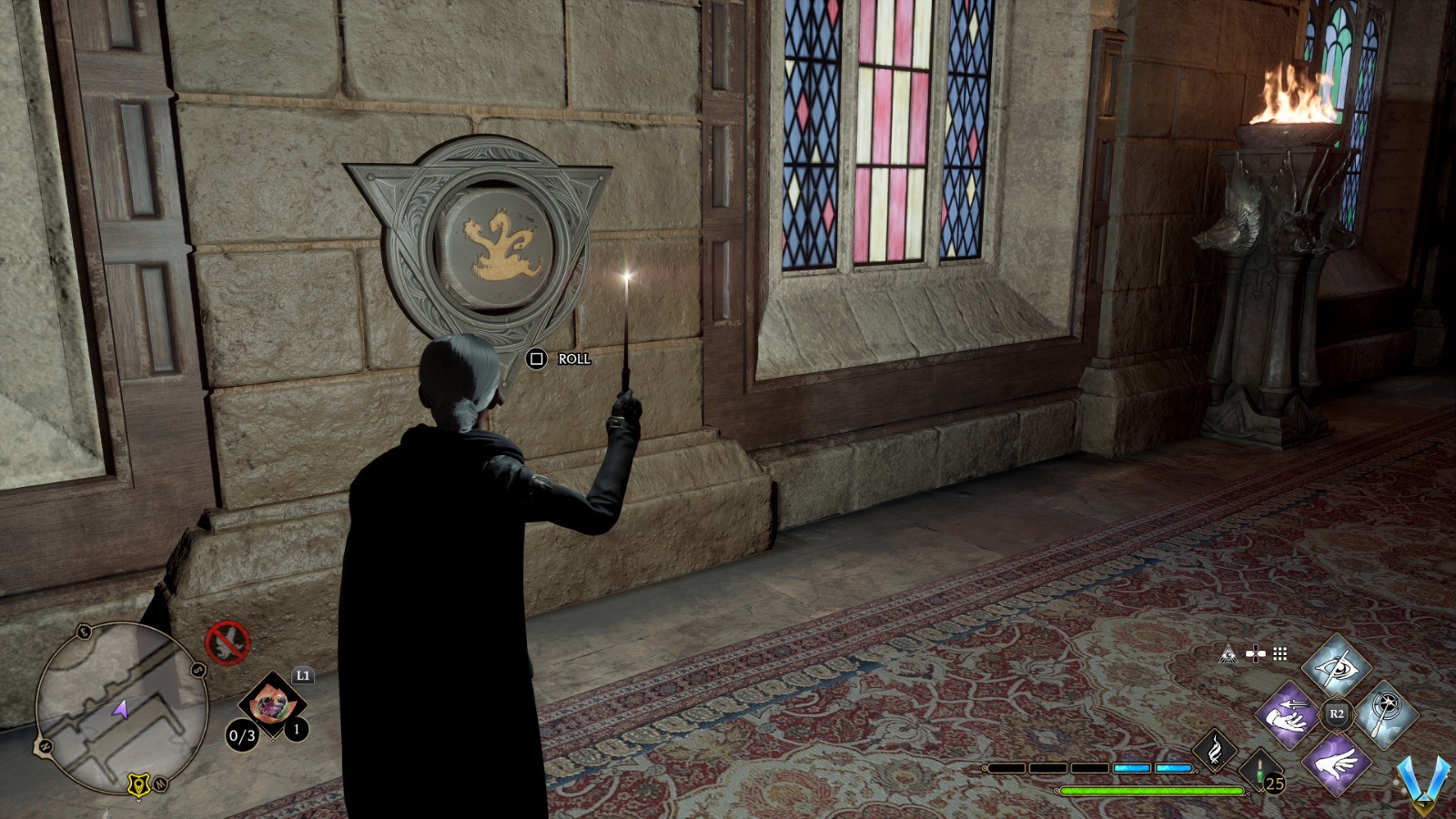Expand the chevron under the minimap shield
1456x819 pixels.
(138, 800)
